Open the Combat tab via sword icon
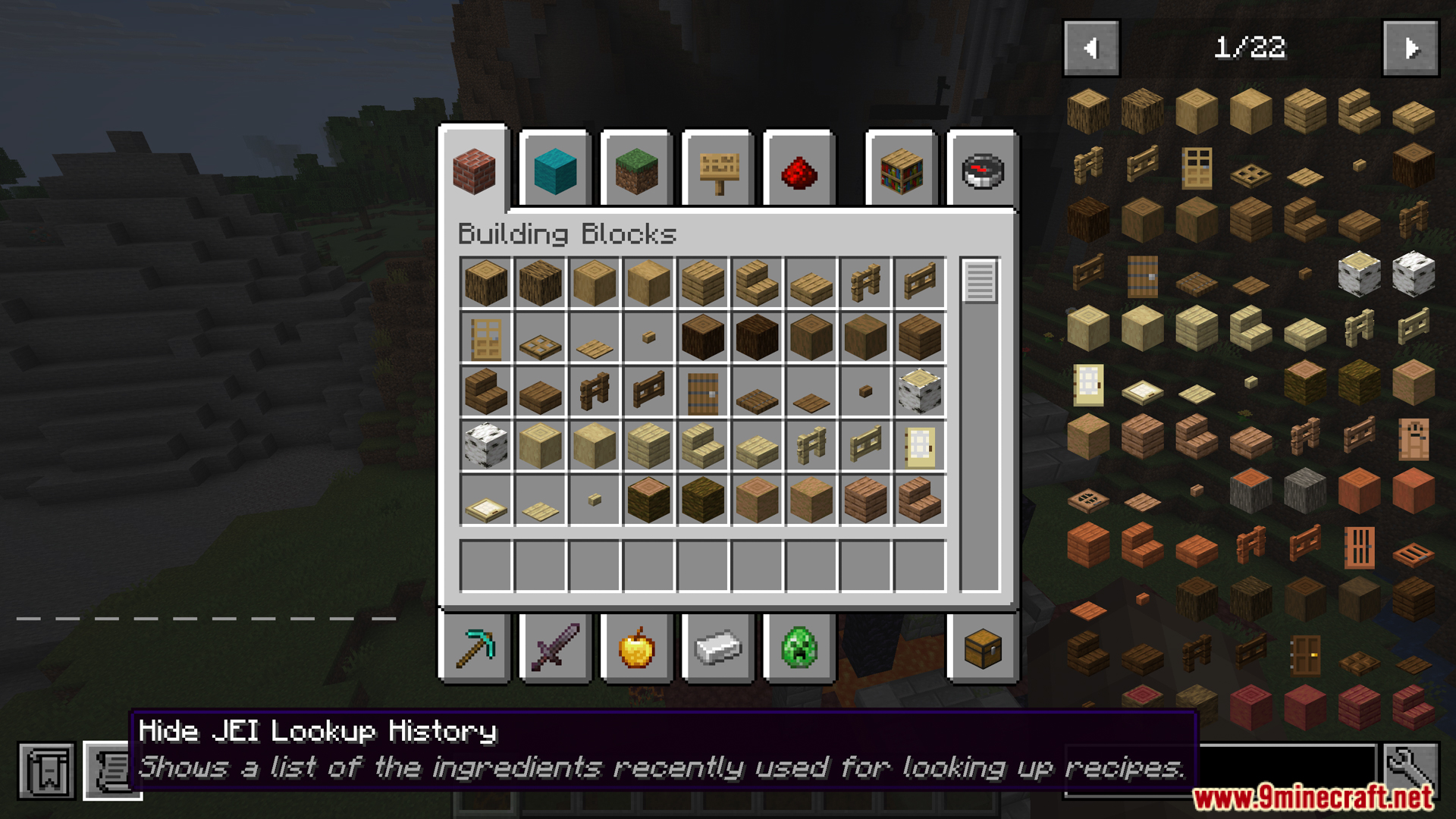 (x=554, y=648)
